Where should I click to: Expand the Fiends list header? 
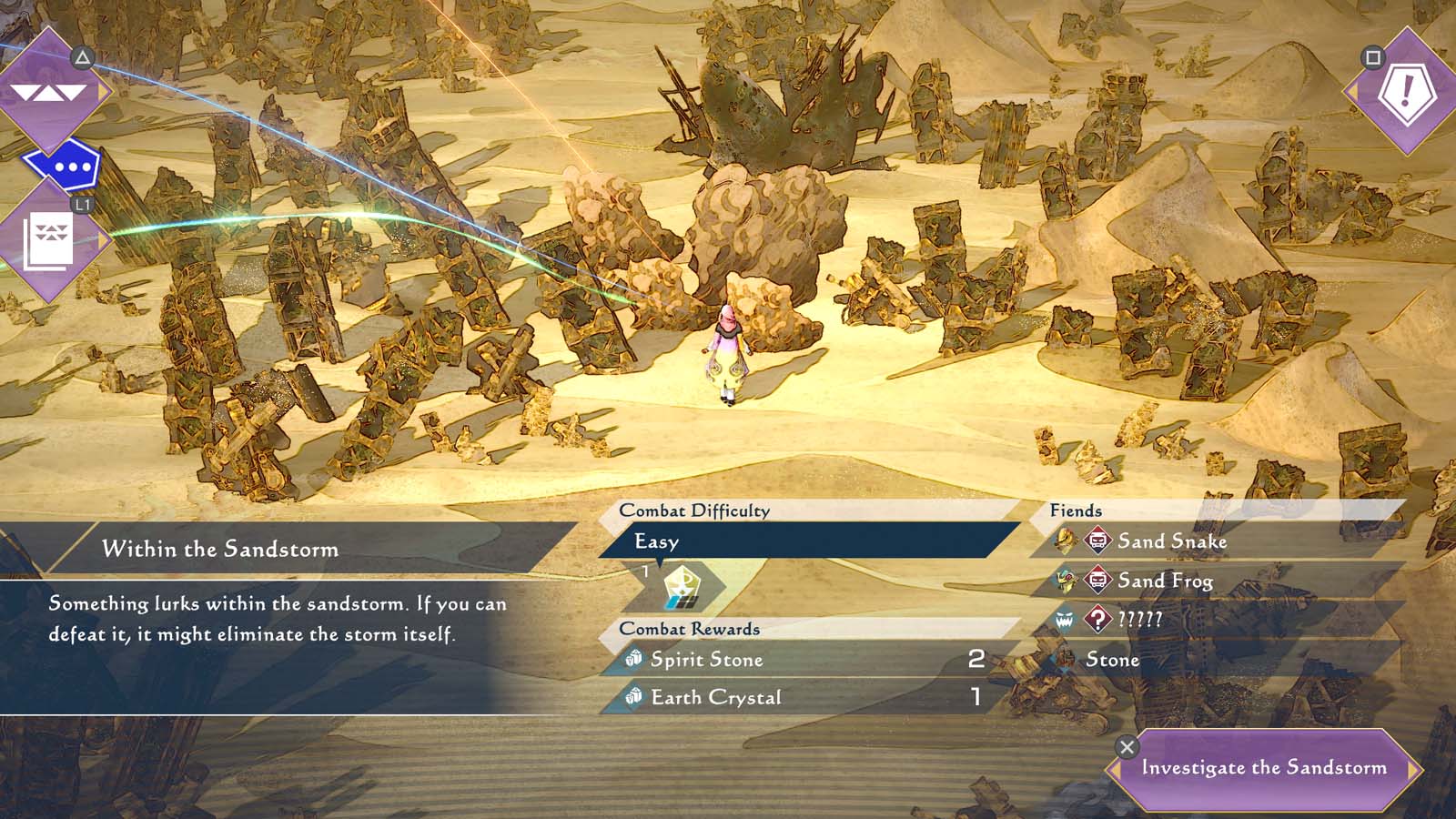(x=1076, y=511)
